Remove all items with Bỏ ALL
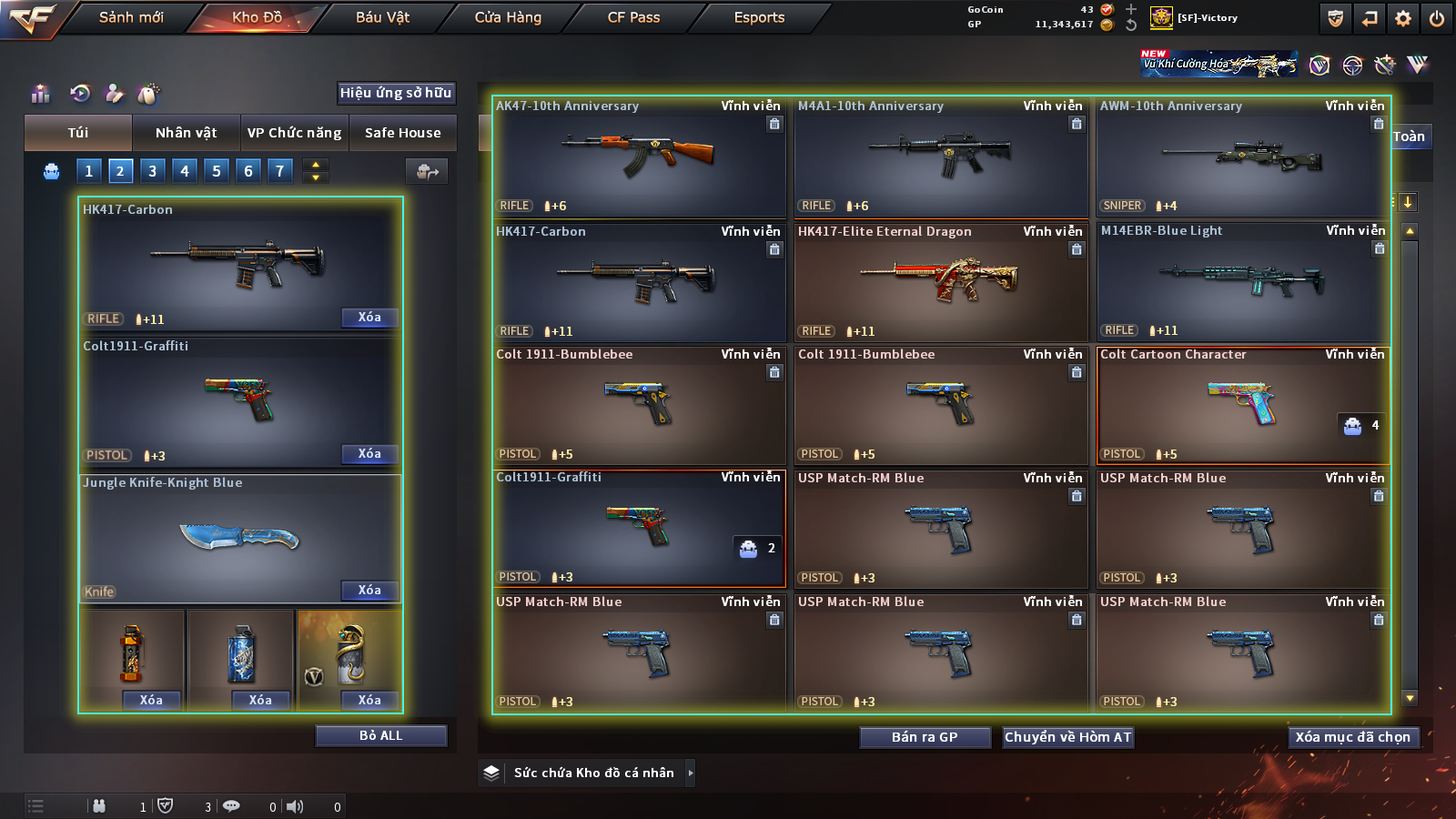Viewport: 1456px width, 819px height. pyautogui.click(x=380, y=735)
